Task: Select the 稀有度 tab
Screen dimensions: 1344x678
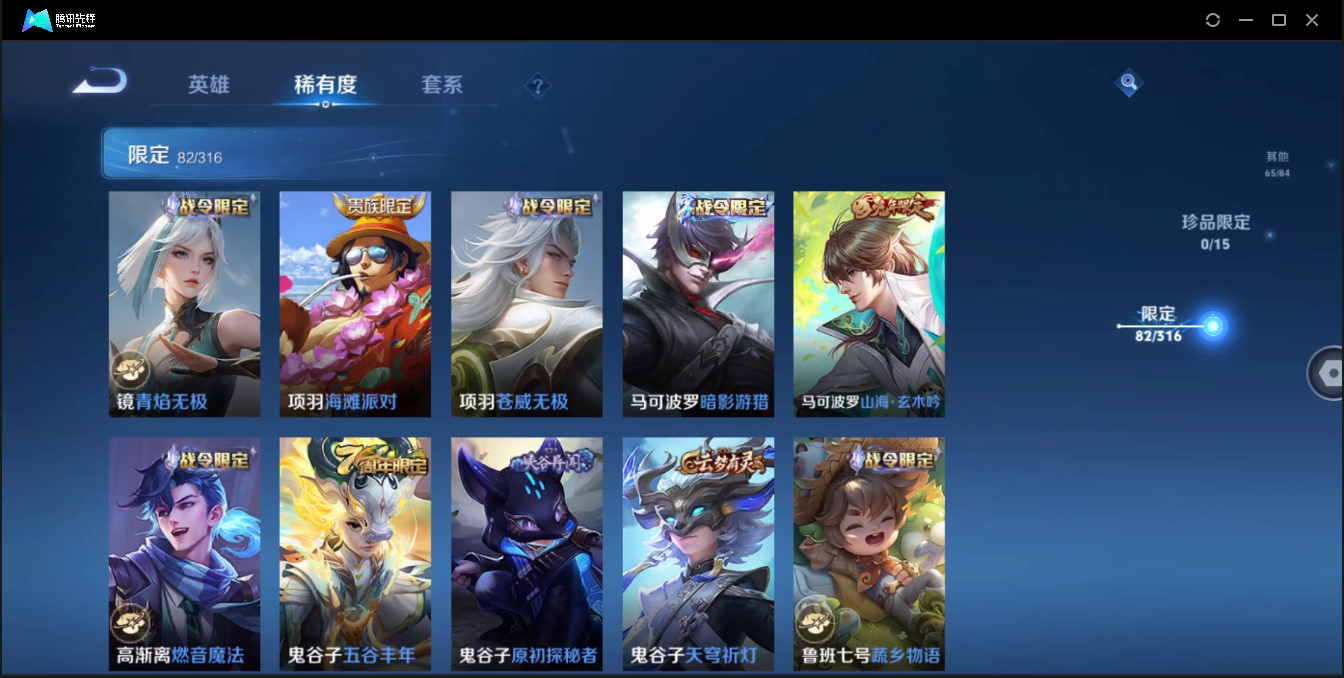Action: coord(325,85)
